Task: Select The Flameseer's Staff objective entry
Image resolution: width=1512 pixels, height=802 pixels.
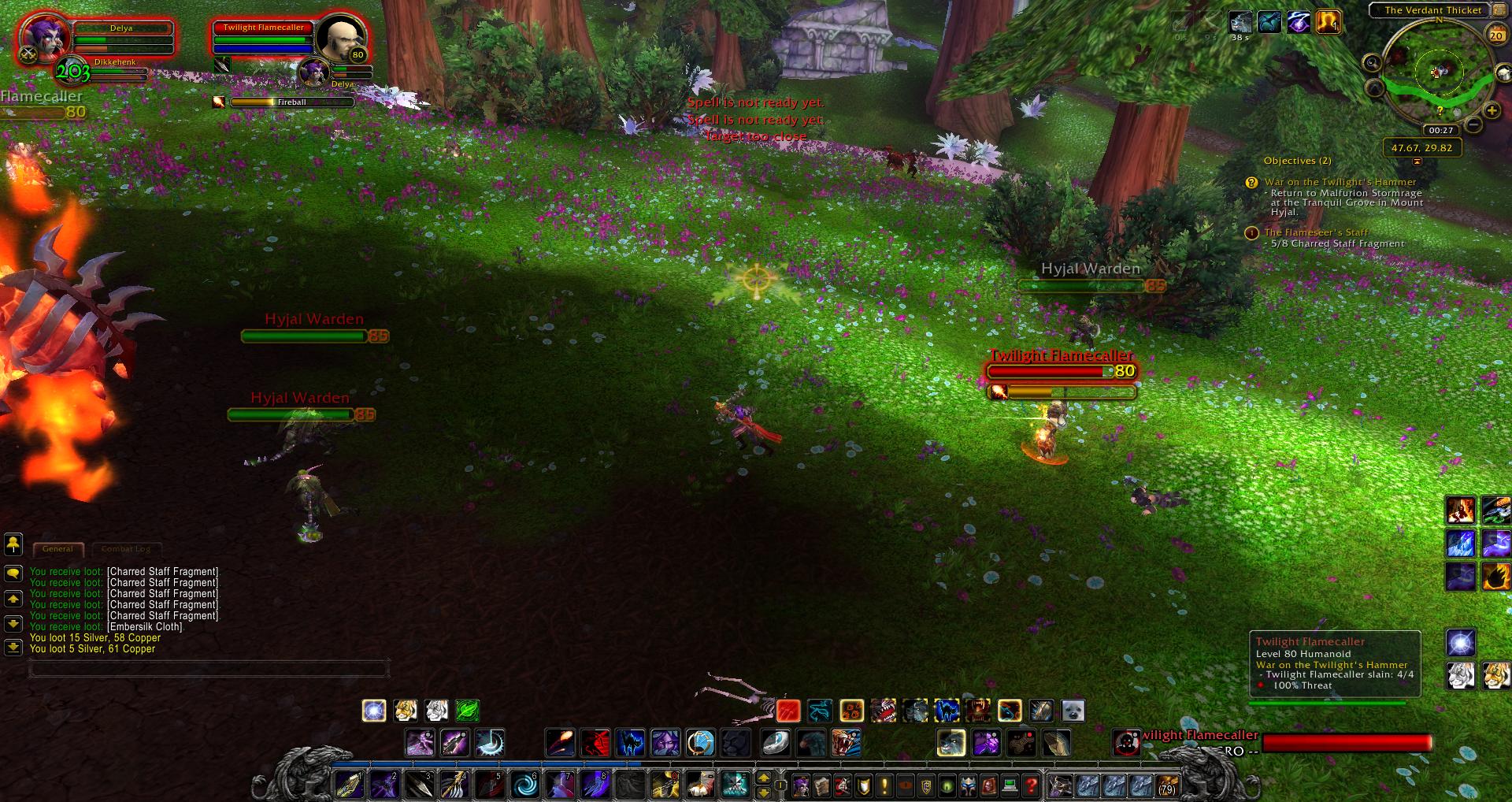Action: pyautogui.click(x=1316, y=232)
